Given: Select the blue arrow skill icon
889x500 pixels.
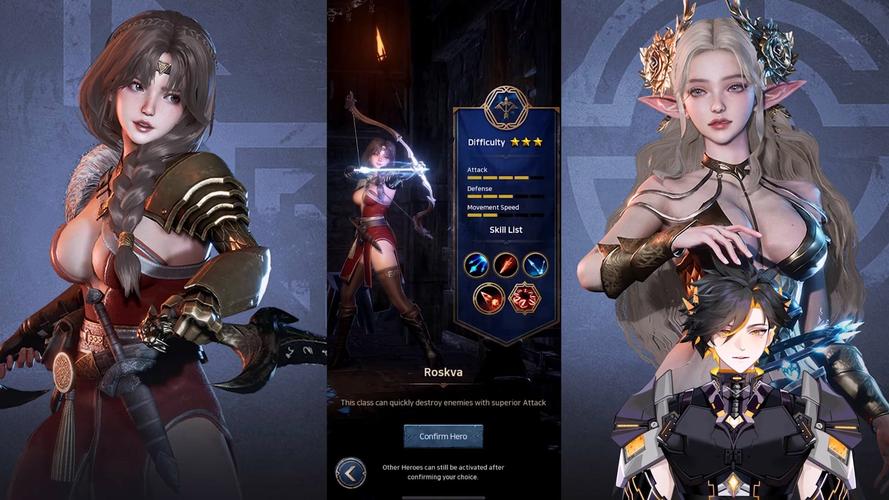Looking at the screenshot, I should [x=476, y=265].
